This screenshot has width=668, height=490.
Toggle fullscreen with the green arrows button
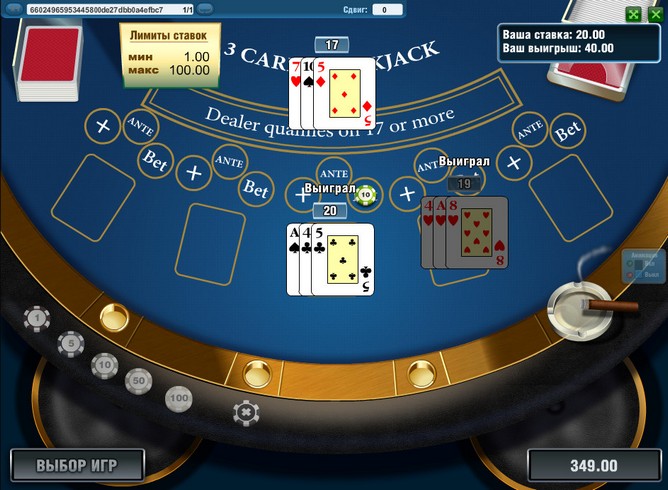633,14
